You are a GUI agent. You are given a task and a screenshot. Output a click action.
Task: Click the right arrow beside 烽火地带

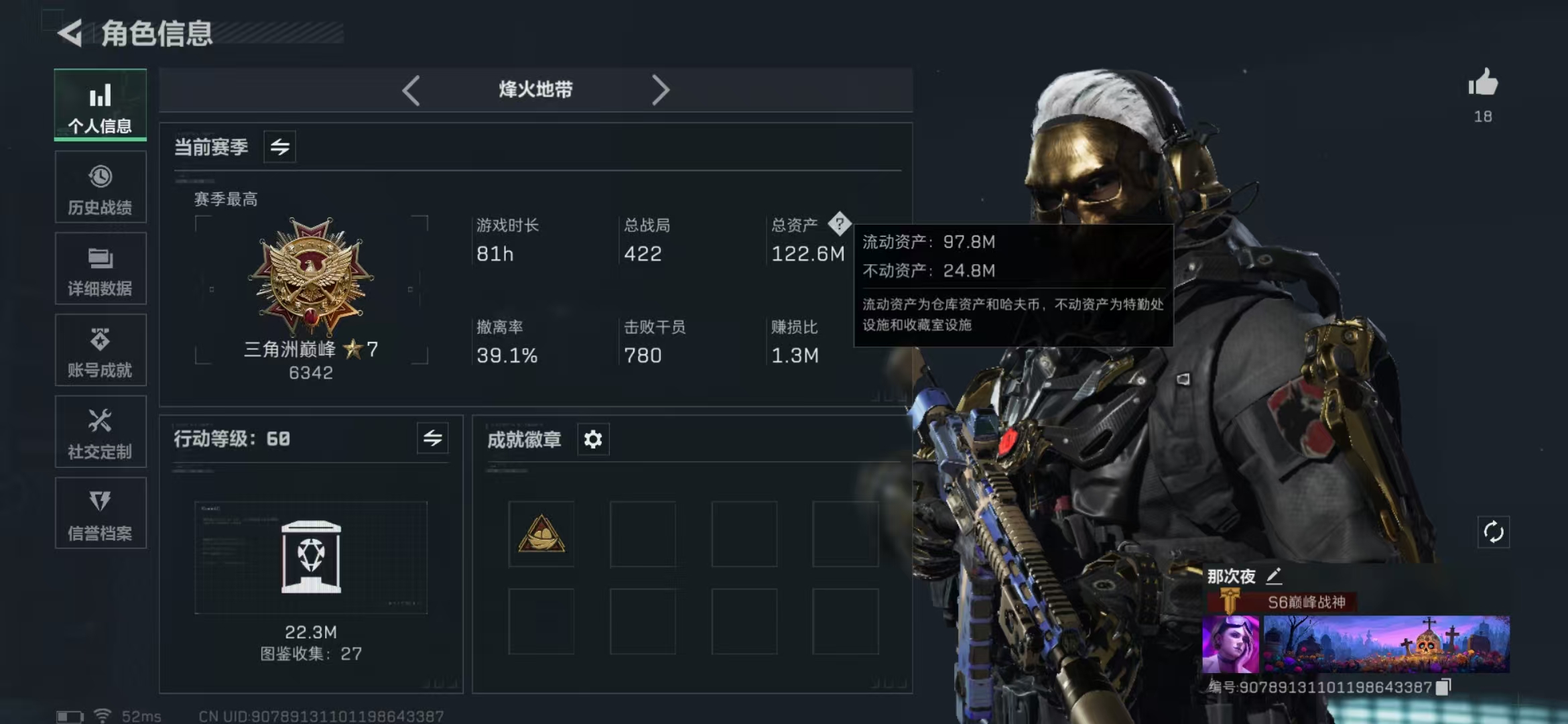[x=660, y=90]
